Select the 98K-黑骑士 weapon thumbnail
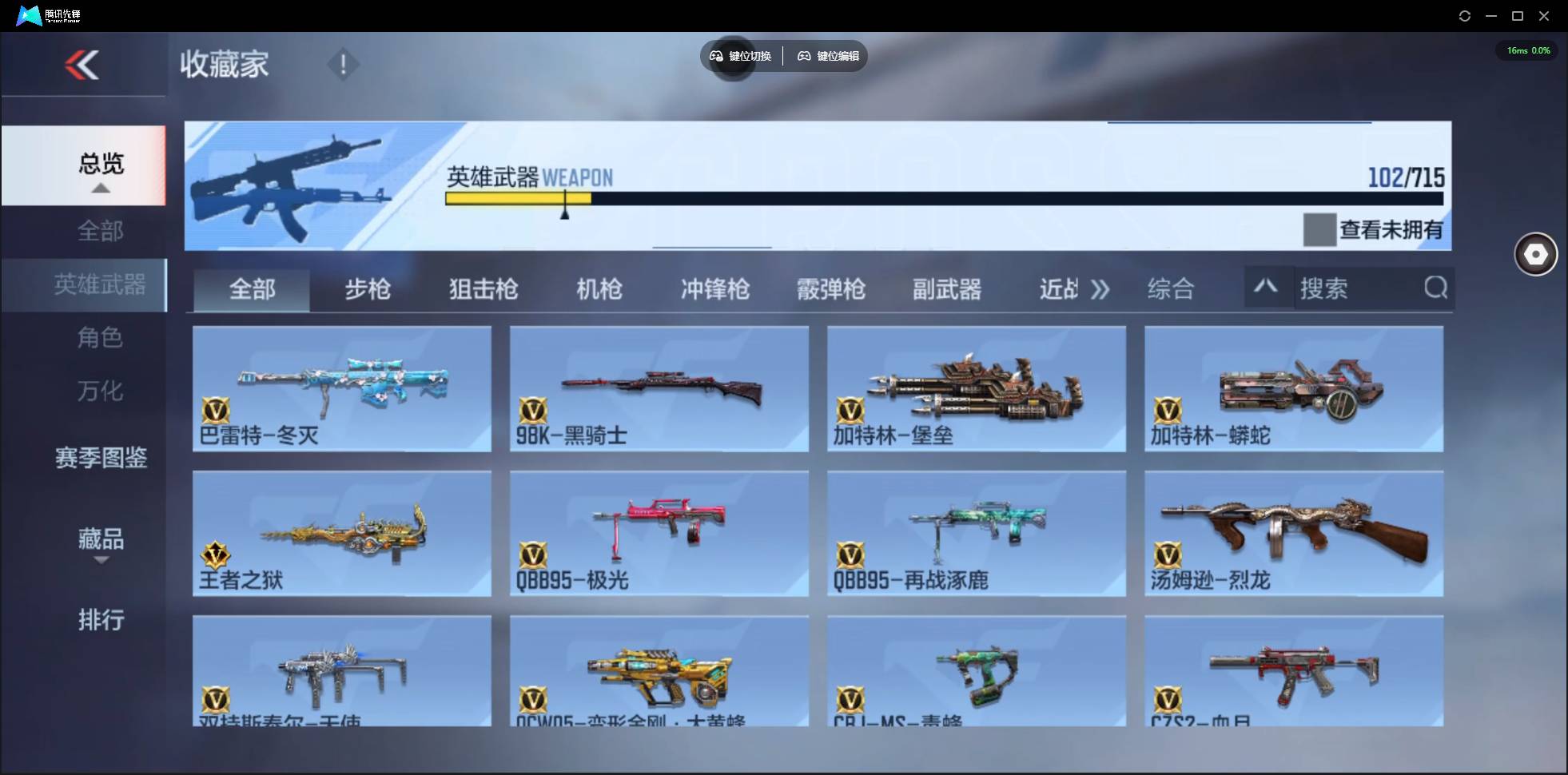The height and width of the screenshot is (775, 1568). pyautogui.click(x=659, y=389)
